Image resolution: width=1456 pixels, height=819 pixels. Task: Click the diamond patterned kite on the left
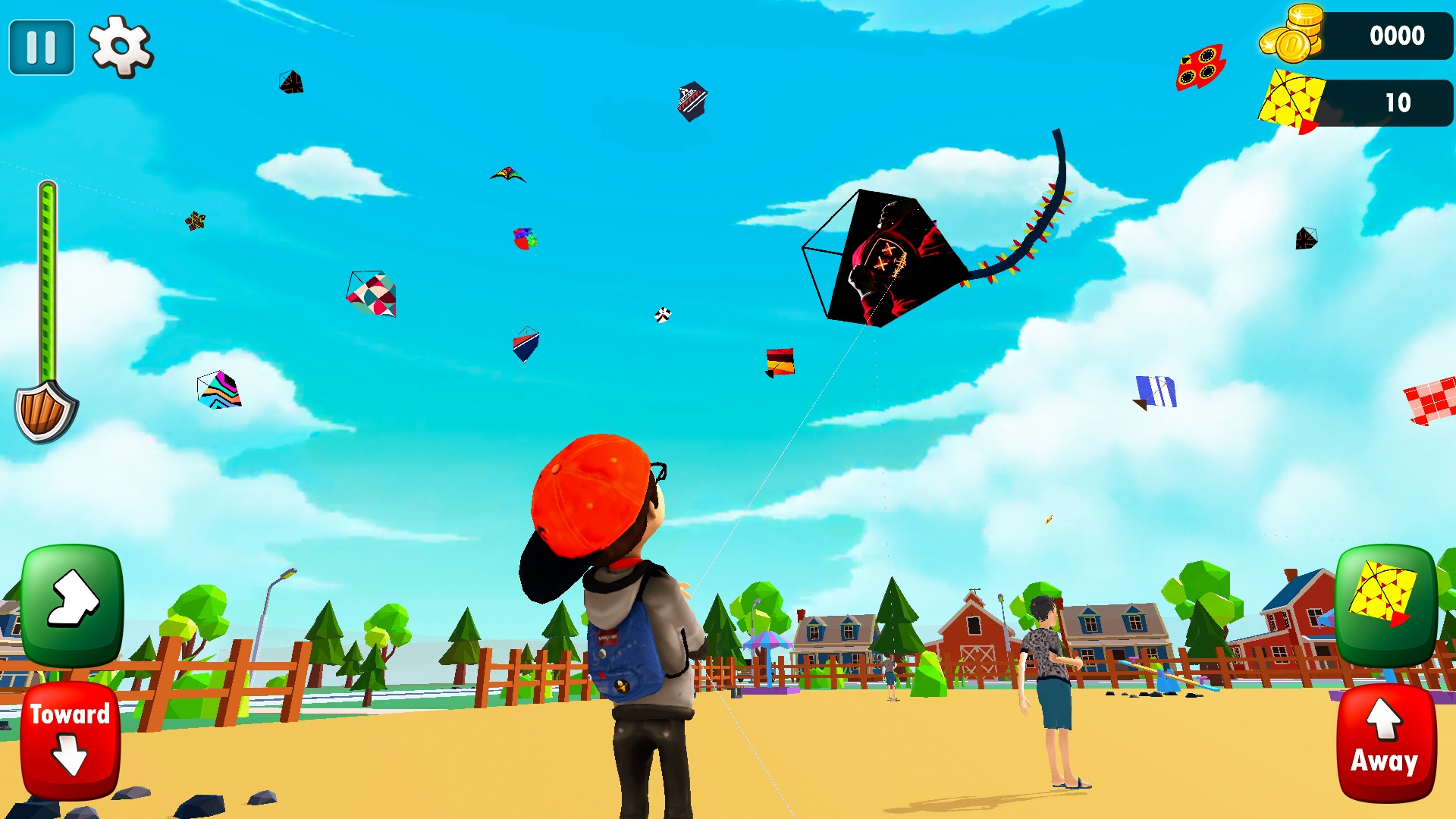pos(372,294)
